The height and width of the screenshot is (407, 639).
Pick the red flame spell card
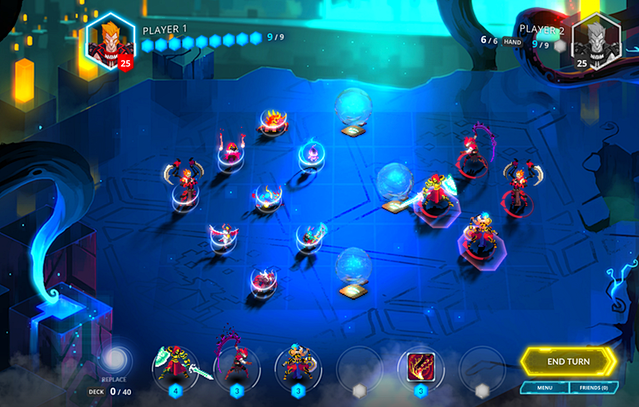tap(420, 367)
